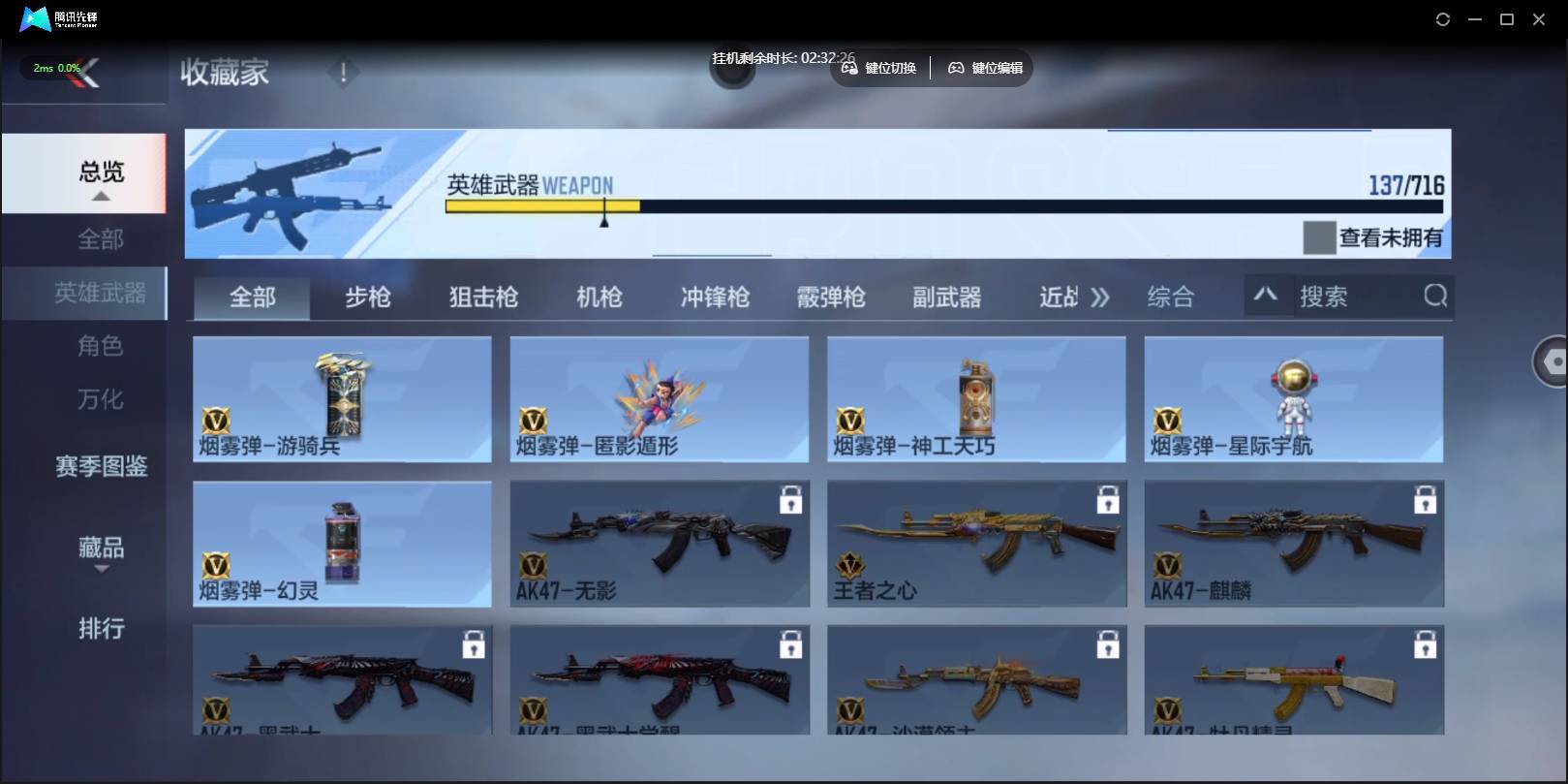1568x784 pixels.
Task: Click the Tencent Pioneer logo top left
Action: 35,17
